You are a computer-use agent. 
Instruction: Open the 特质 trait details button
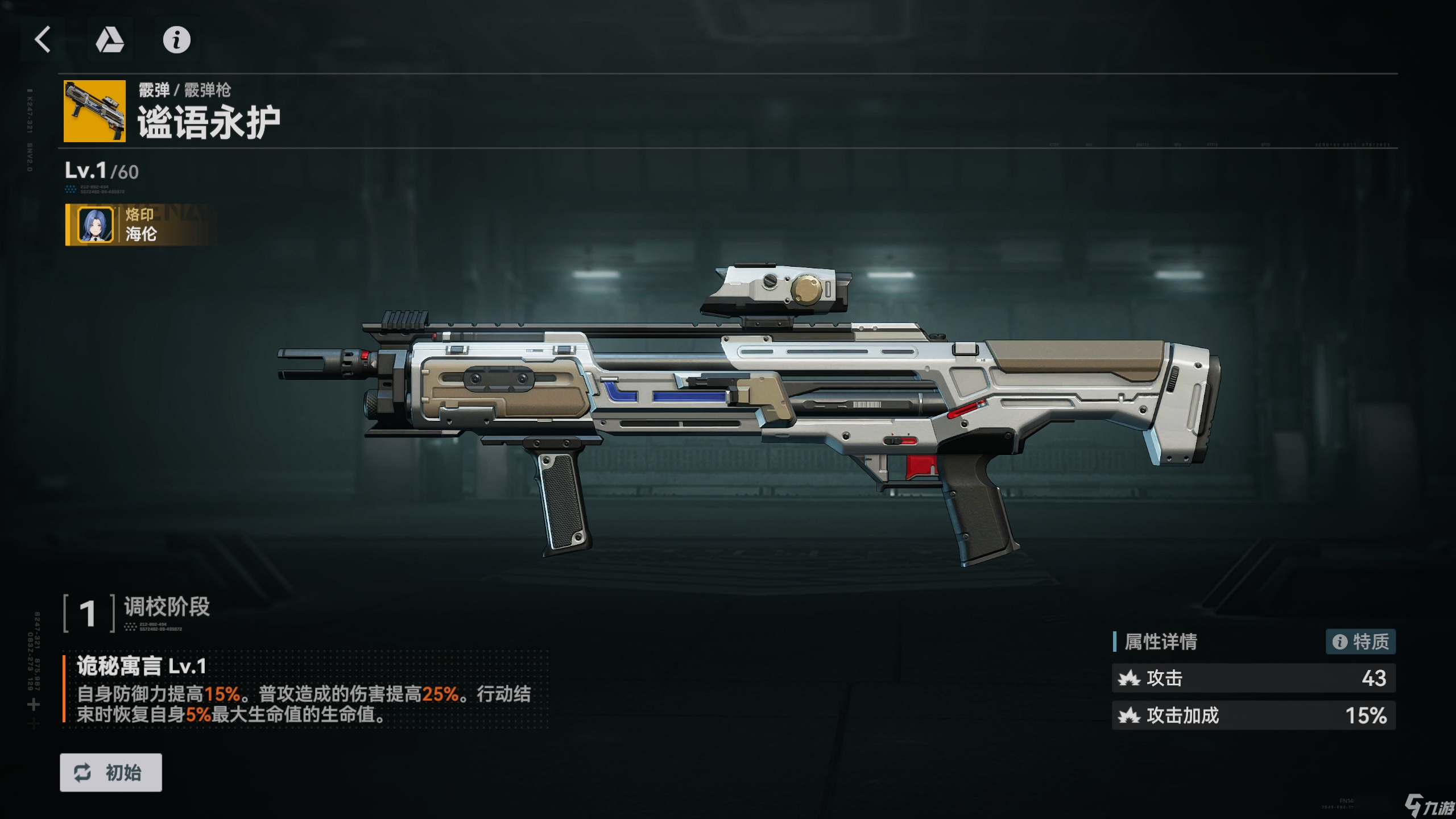1360,642
